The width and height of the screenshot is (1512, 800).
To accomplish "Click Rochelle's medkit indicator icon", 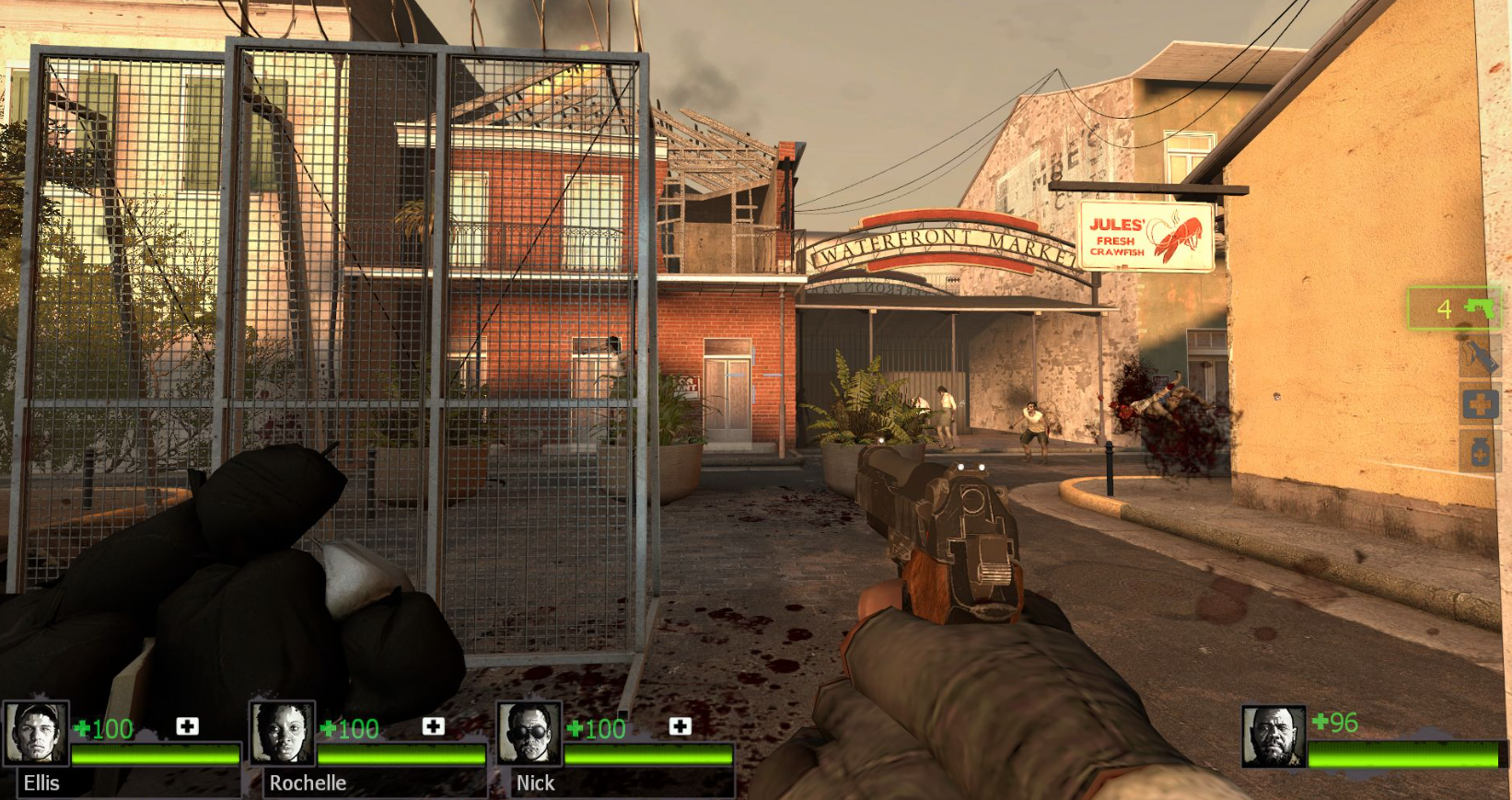I will [x=433, y=726].
